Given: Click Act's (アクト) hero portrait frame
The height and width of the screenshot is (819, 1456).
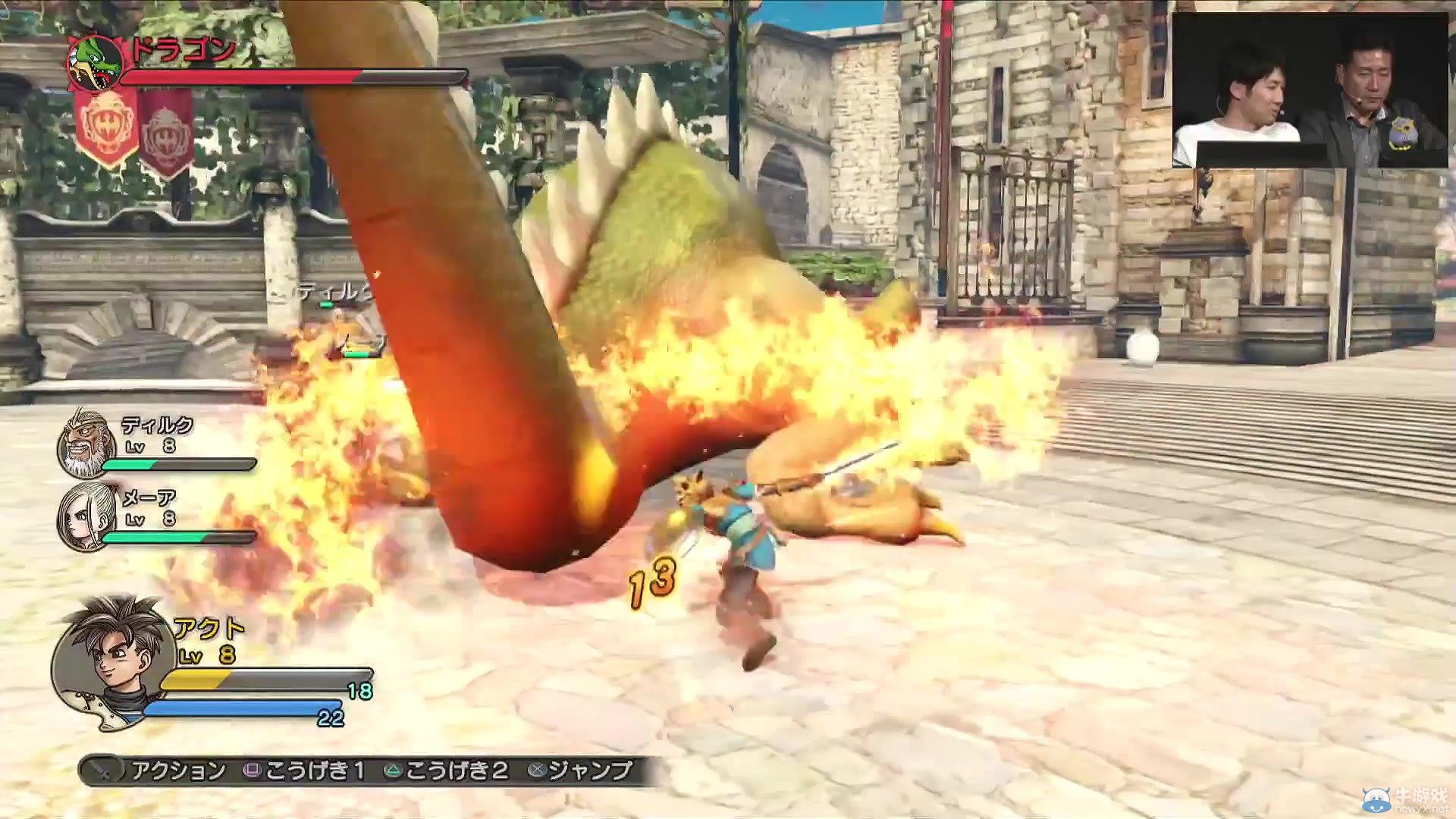Looking at the screenshot, I should coord(110,660).
